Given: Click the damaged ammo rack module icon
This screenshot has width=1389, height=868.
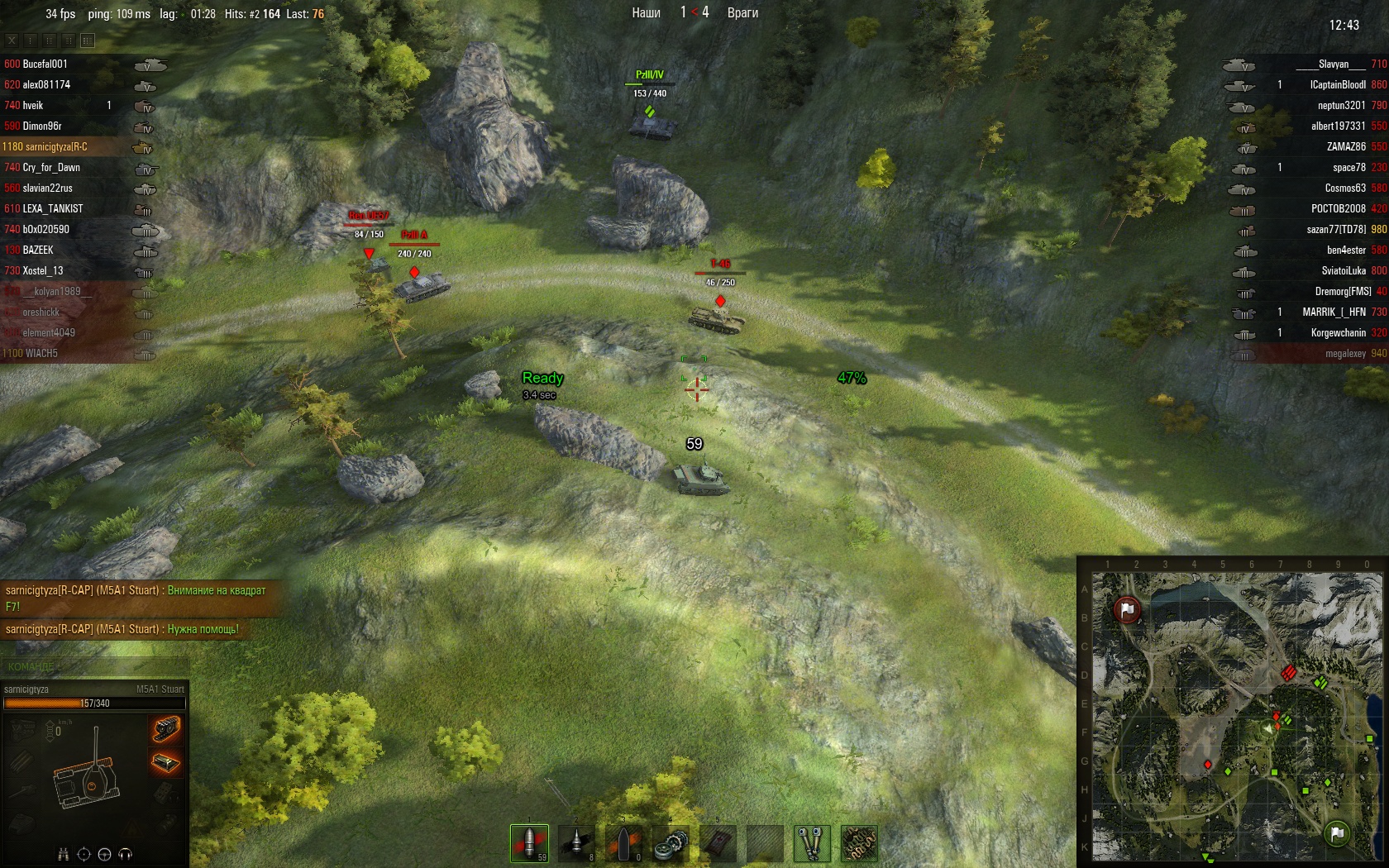Looking at the screenshot, I should click(166, 761).
